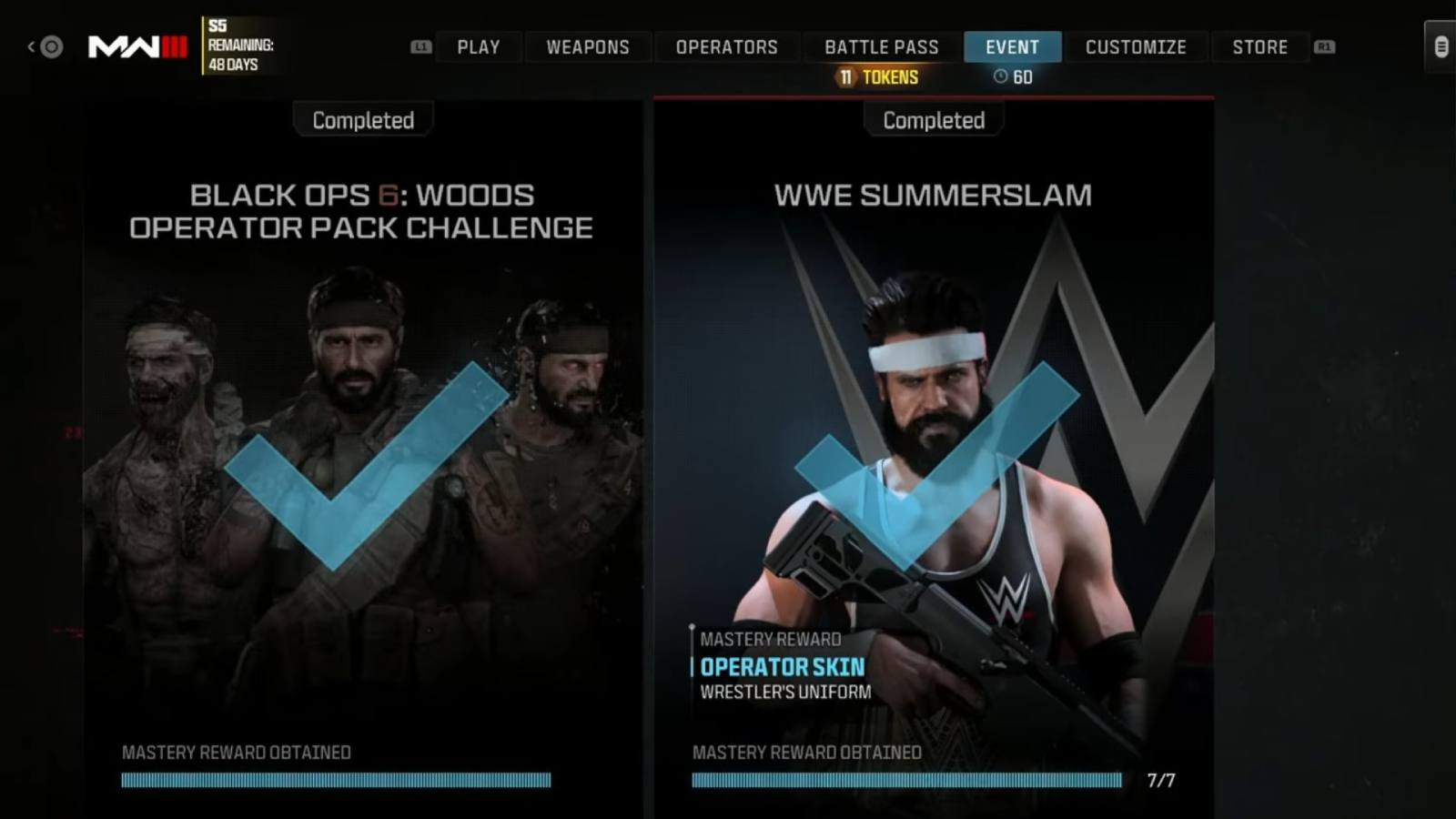This screenshot has height=819, width=1456.
Task: Click the MWIII logo in the top left
Action: click(136, 45)
